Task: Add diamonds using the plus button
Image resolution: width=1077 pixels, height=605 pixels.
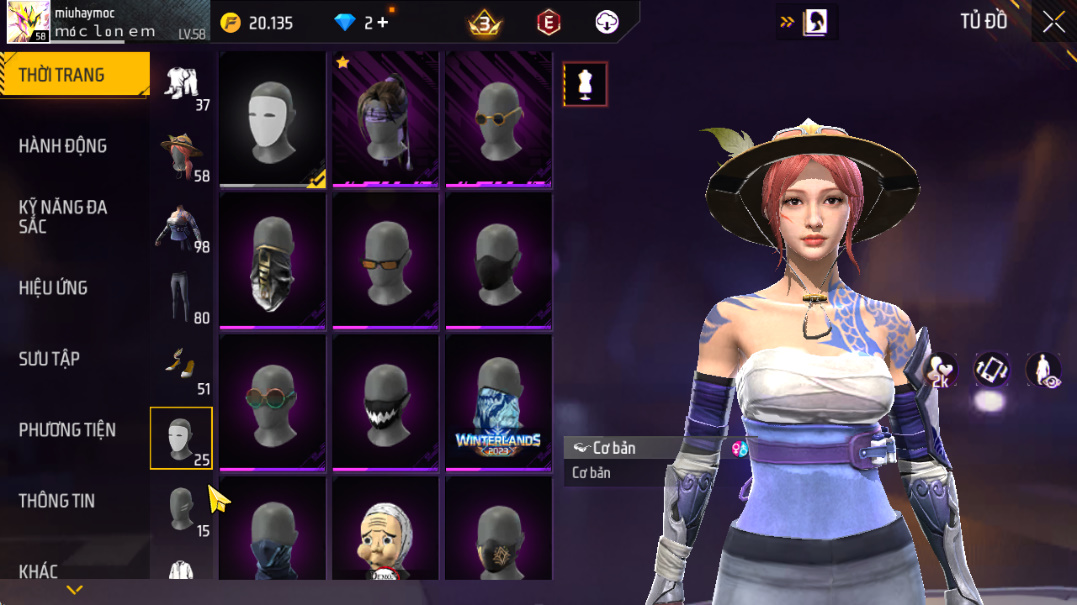Action: [383, 22]
